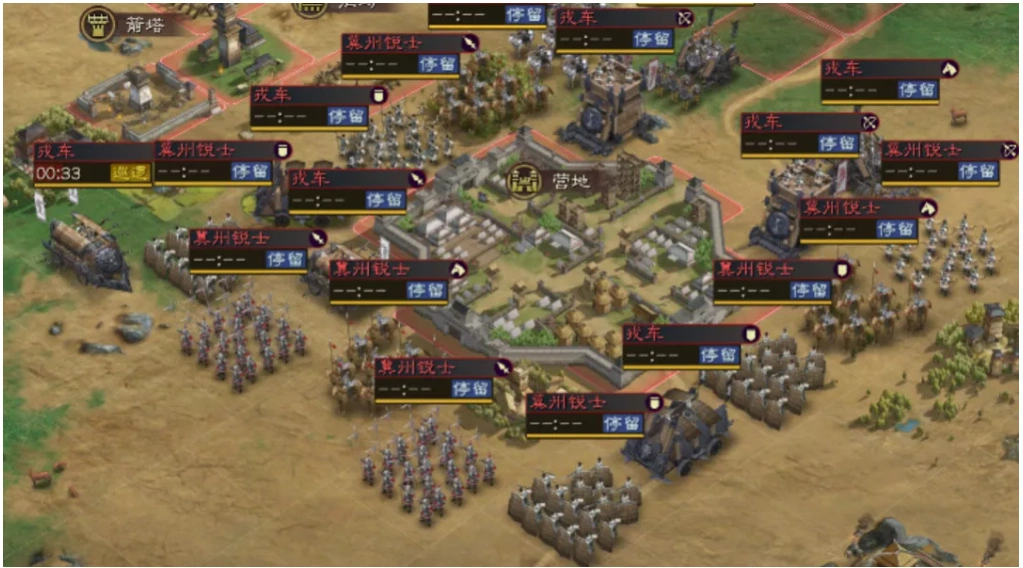Click the yellow button beside the 00:33 timer
The width and height of the screenshot is (1023, 568).
tap(130, 173)
